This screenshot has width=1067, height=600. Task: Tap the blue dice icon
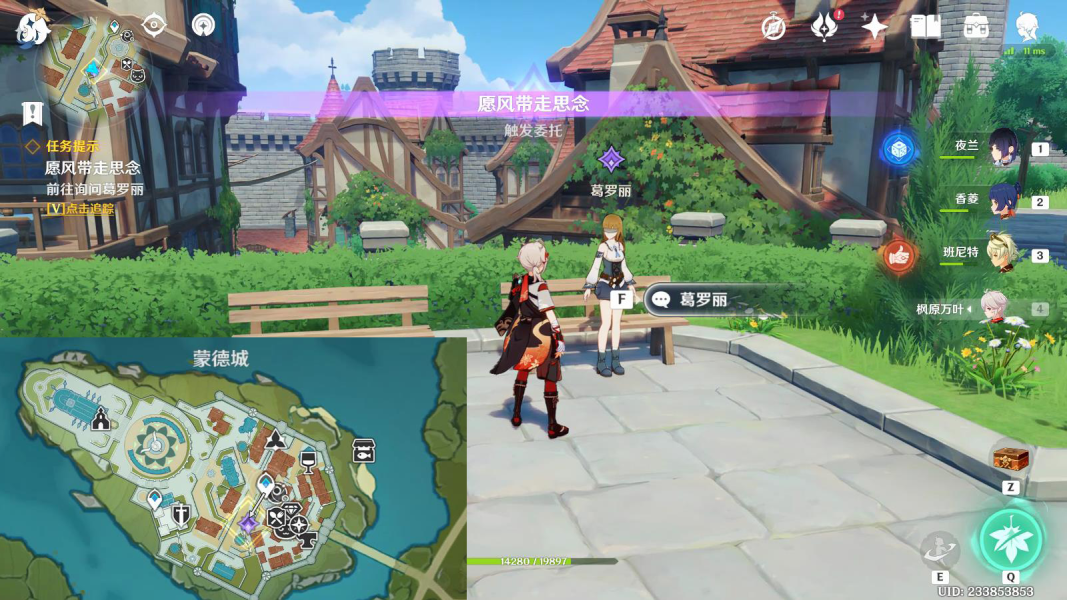point(899,150)
